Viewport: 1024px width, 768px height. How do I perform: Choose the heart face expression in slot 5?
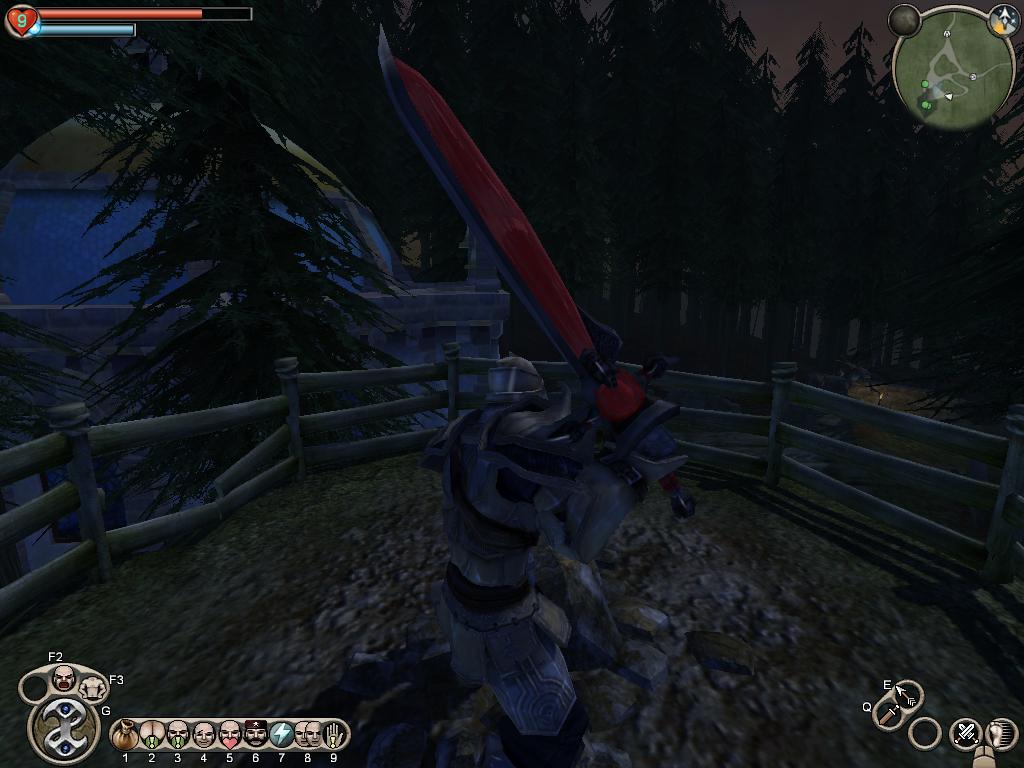[229, 735]
